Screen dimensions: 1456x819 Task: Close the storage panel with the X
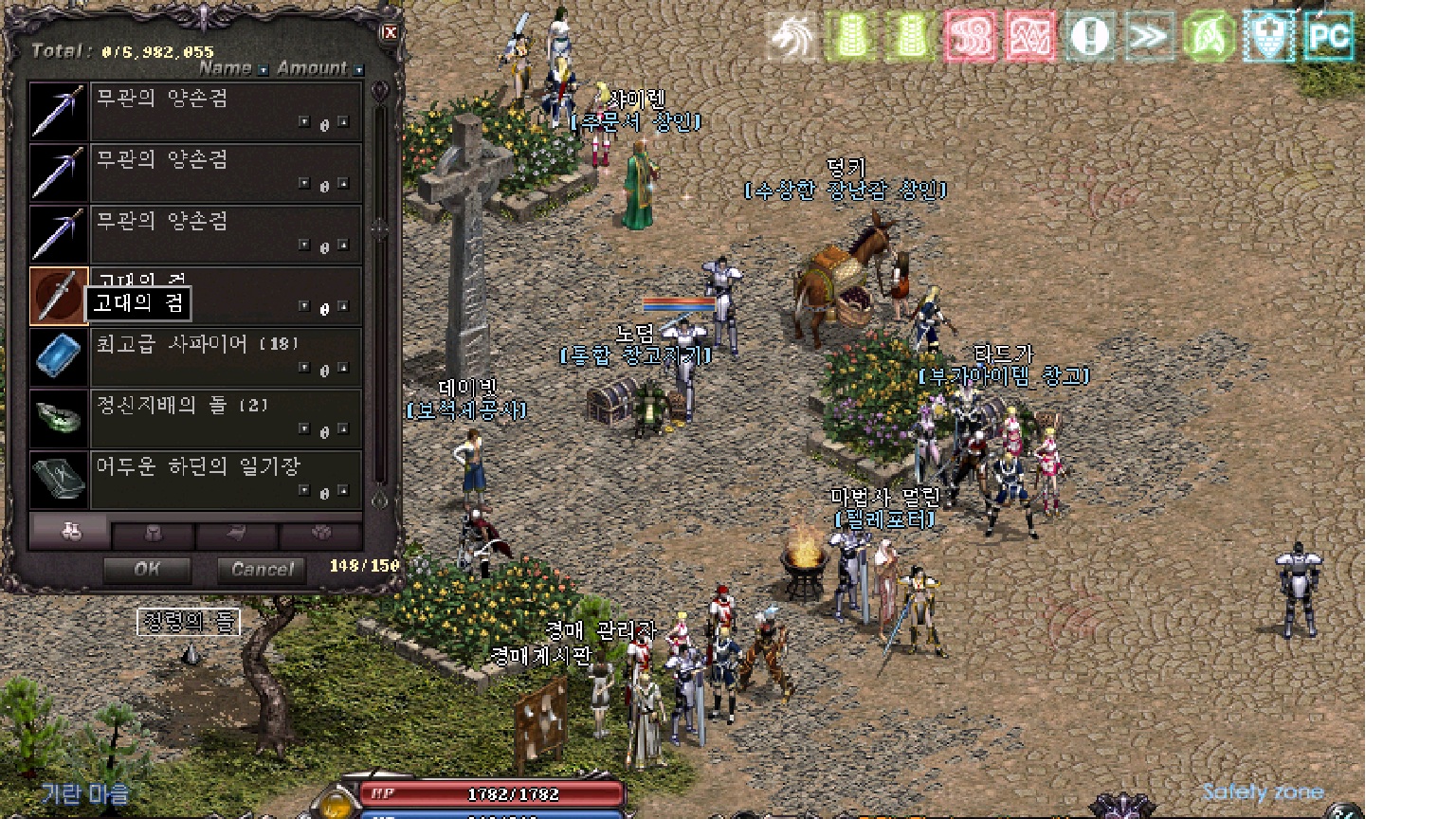[x=390, y=33]
